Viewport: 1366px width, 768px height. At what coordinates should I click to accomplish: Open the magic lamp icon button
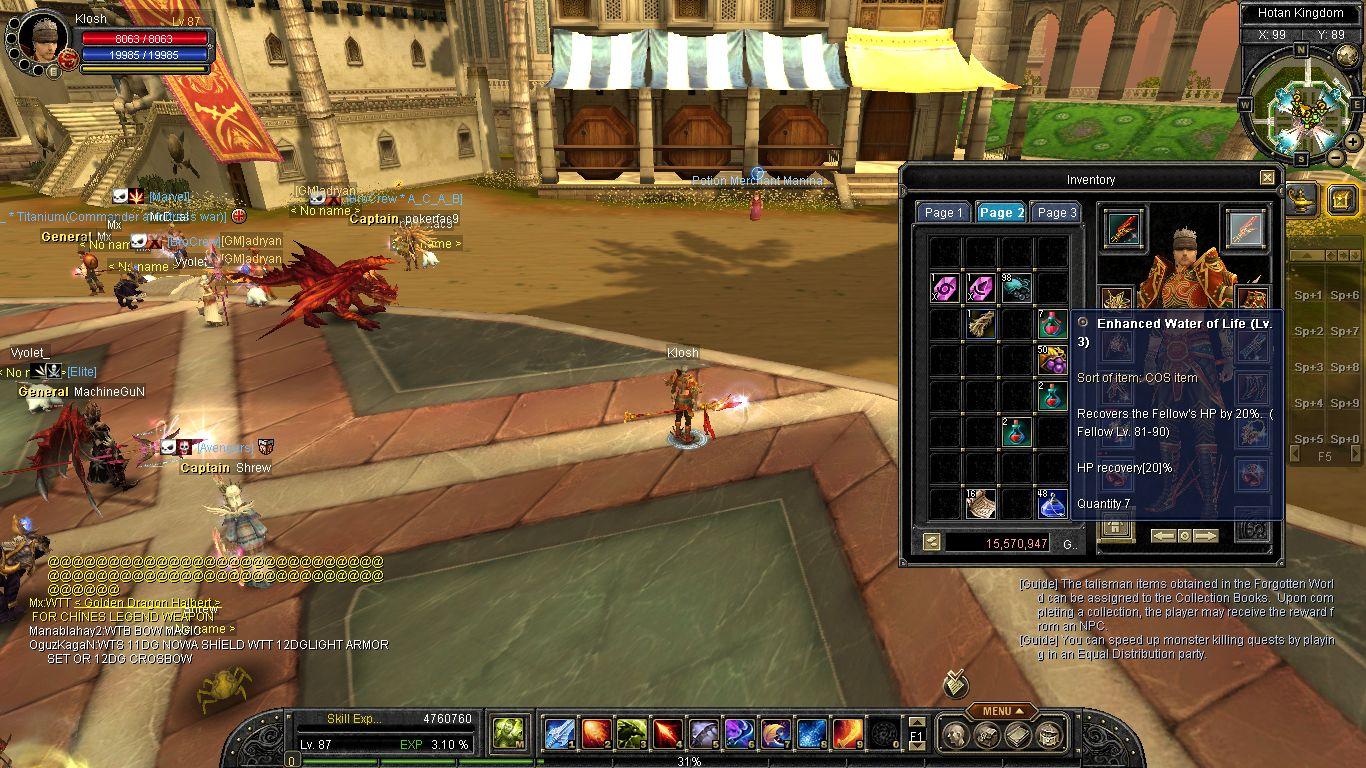pos(1301,198)
